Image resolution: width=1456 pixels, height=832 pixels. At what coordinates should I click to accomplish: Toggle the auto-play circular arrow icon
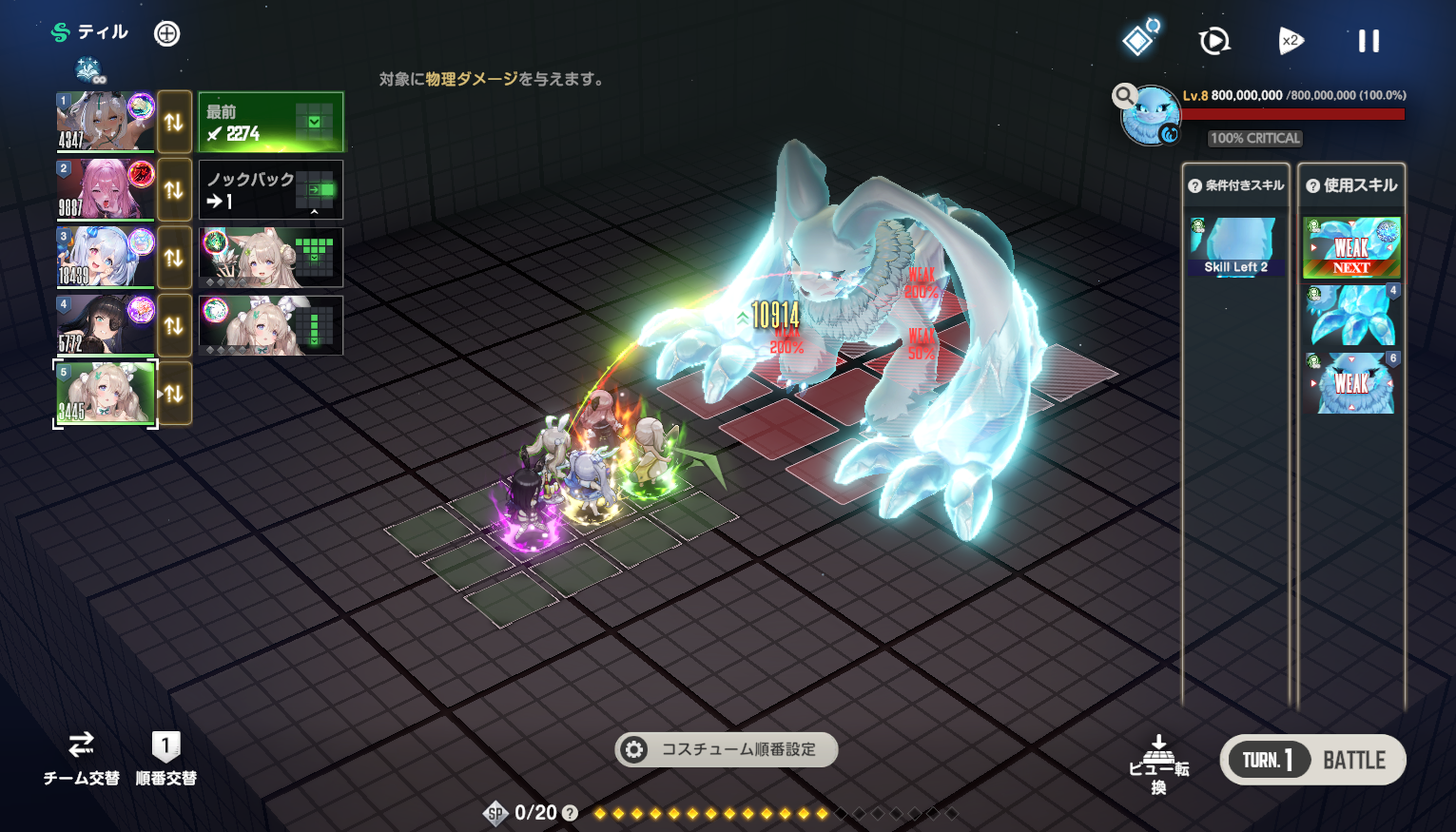[1214, 41]
